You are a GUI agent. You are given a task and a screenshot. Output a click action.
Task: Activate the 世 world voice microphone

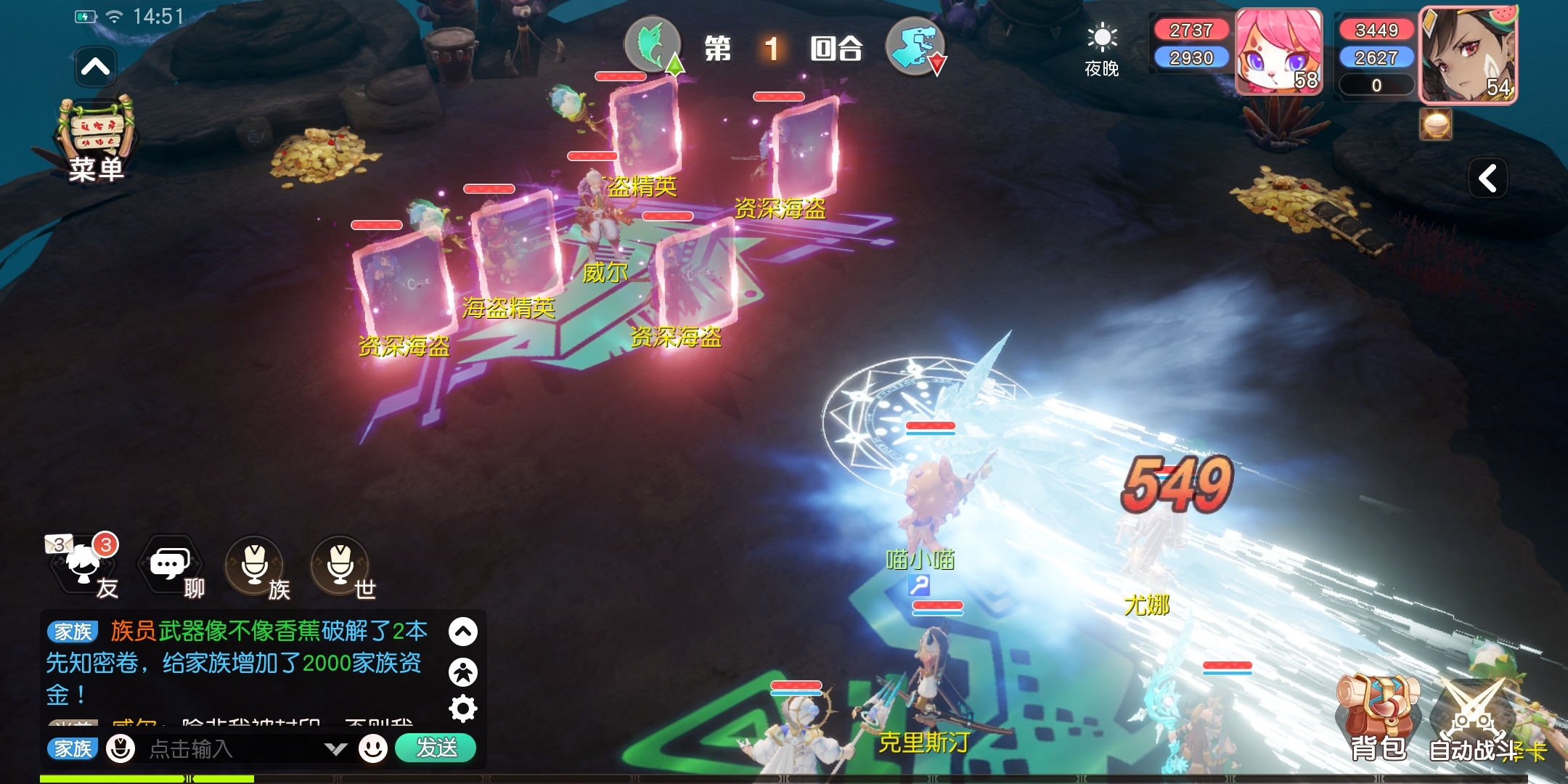click(x=341, y=565)
